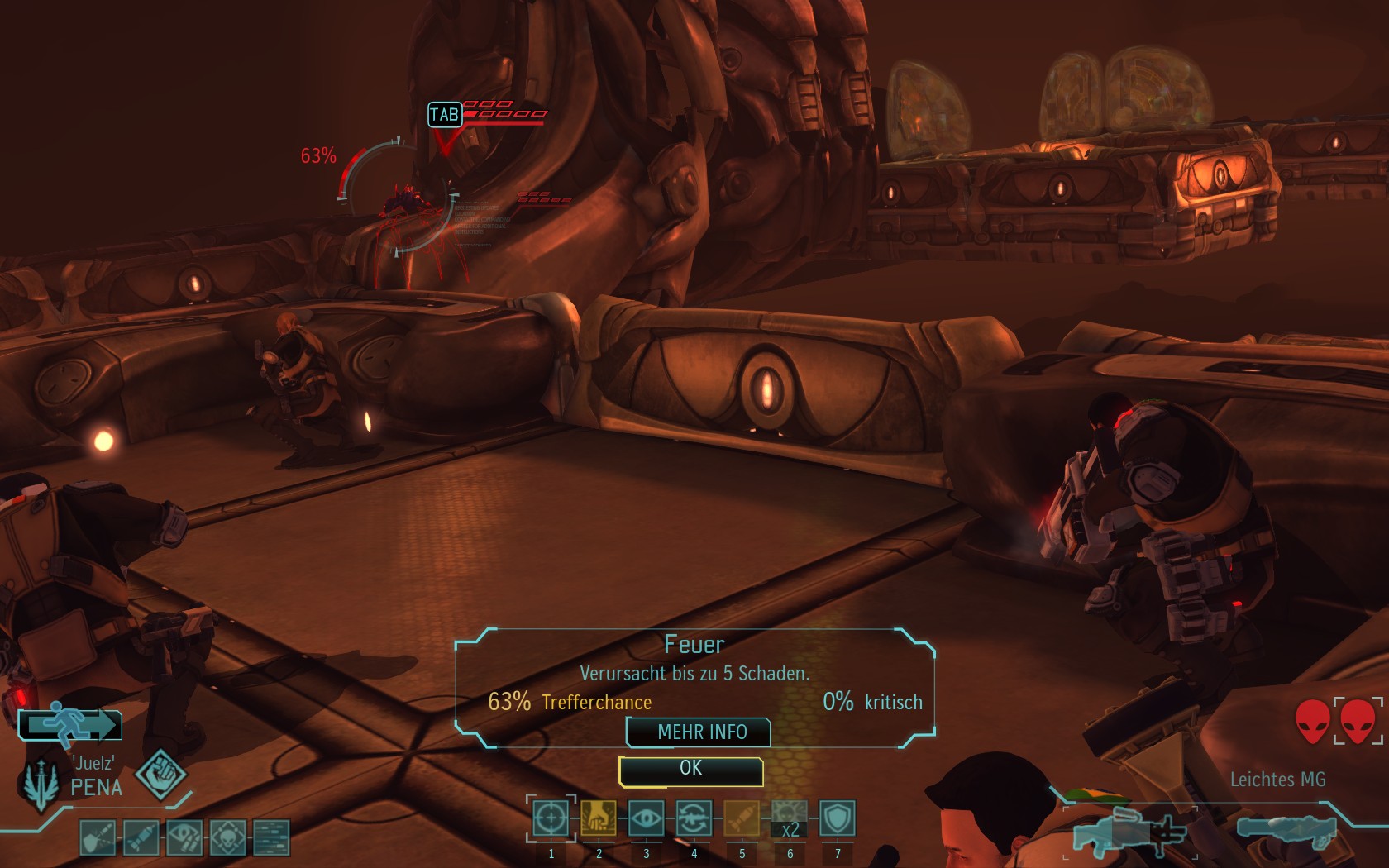Confirm the shot with the OK button
Image resolution: width=1389 pixels, height=868 pixels.
coord(690,770)
